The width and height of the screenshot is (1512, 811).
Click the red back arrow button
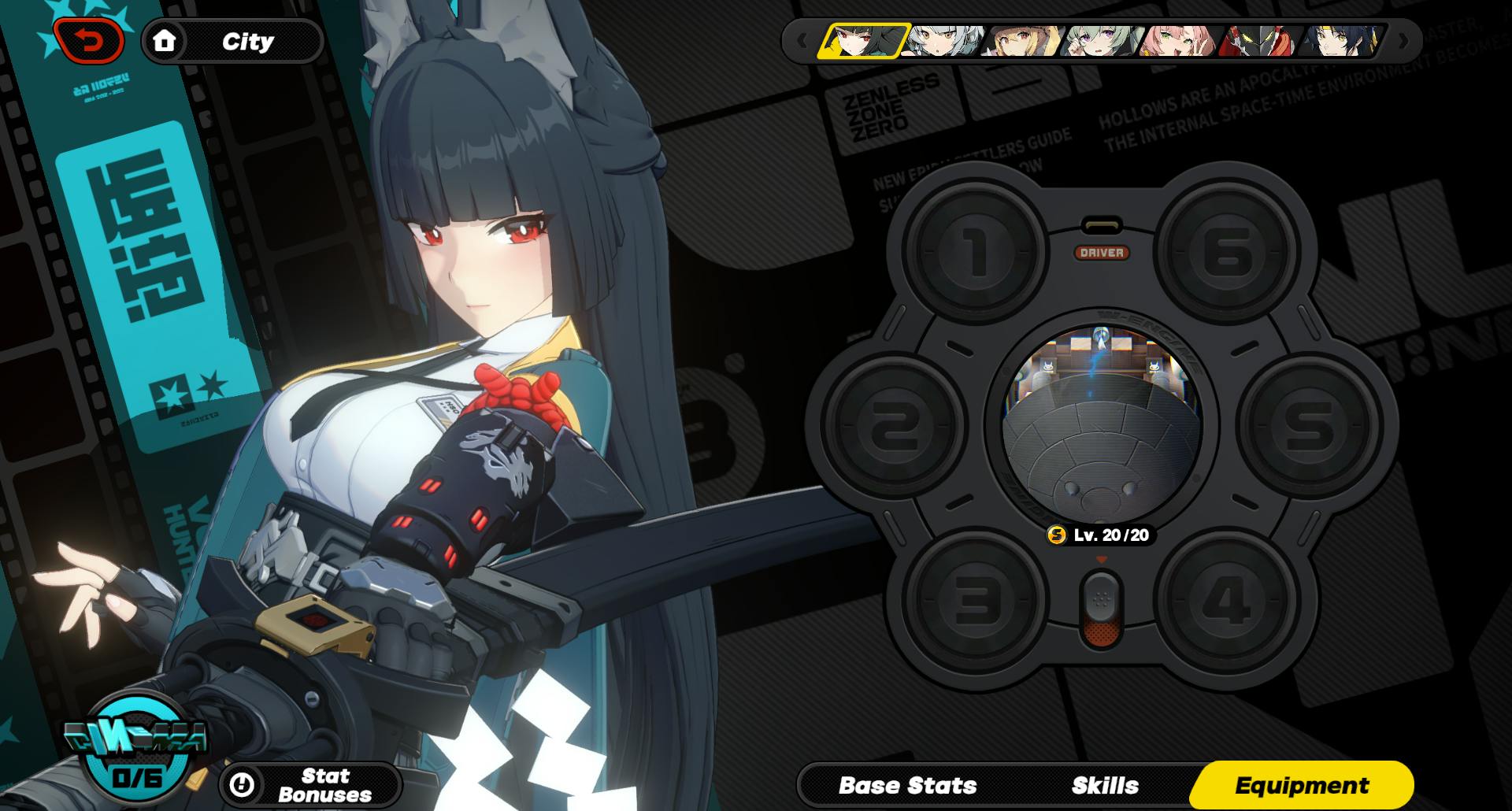tap(89, 41)
